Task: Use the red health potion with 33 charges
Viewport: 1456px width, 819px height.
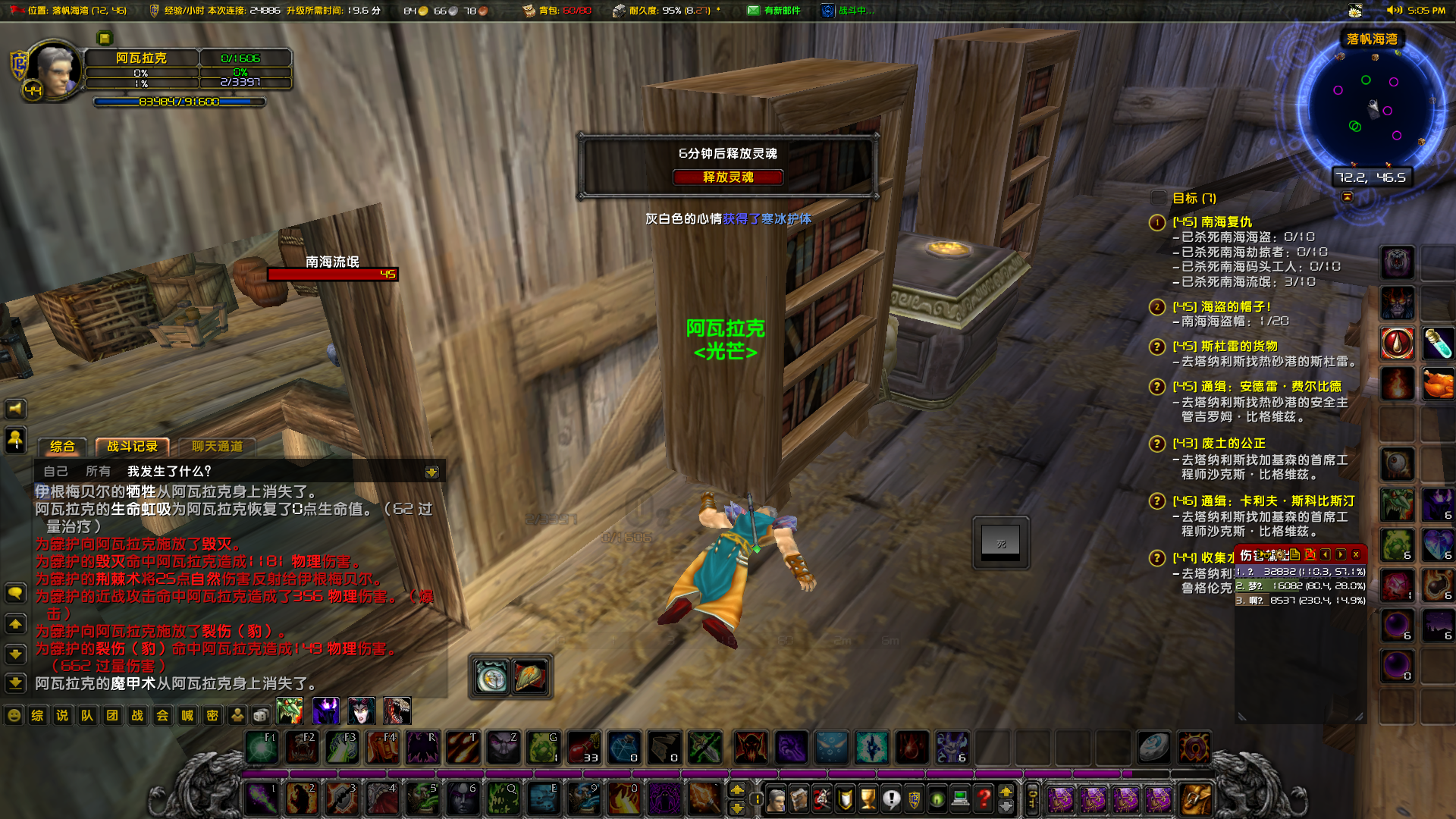Action: click(x=583, y=748)
